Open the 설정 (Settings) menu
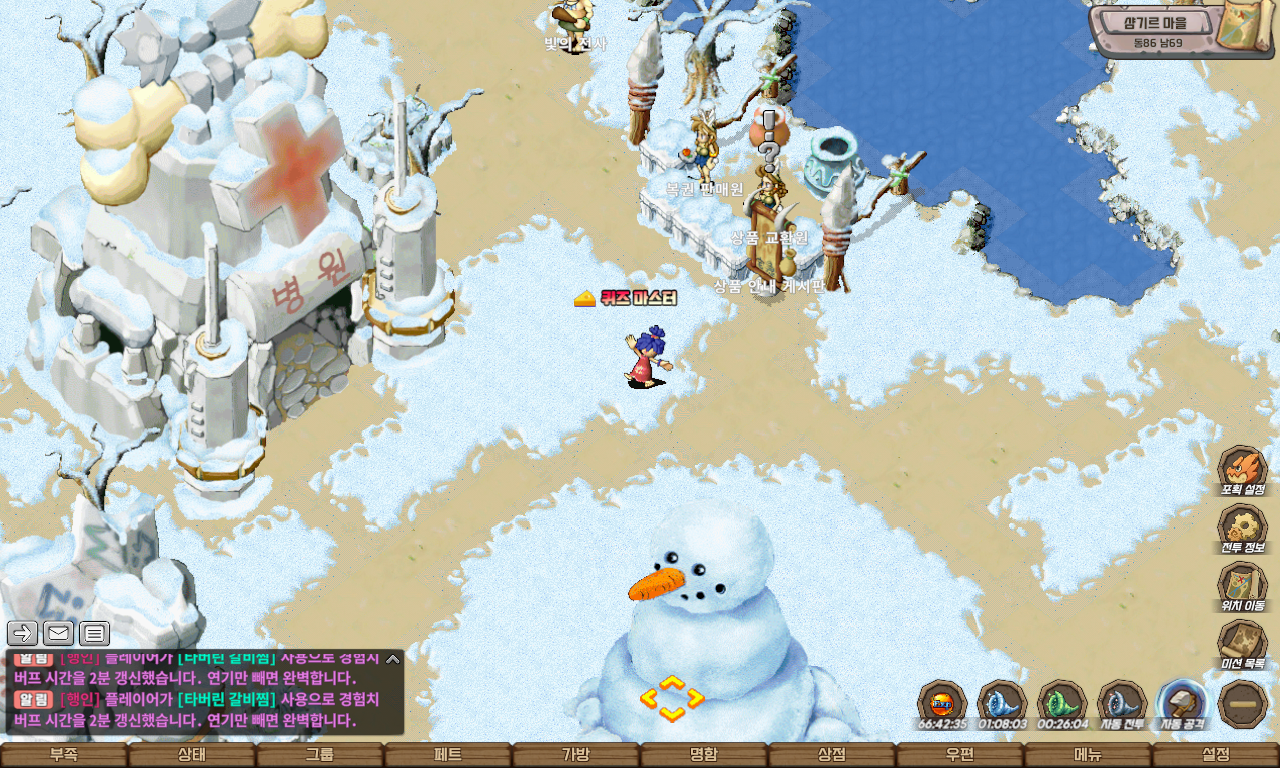The image size is (1280, 768). coord(1216,755)
